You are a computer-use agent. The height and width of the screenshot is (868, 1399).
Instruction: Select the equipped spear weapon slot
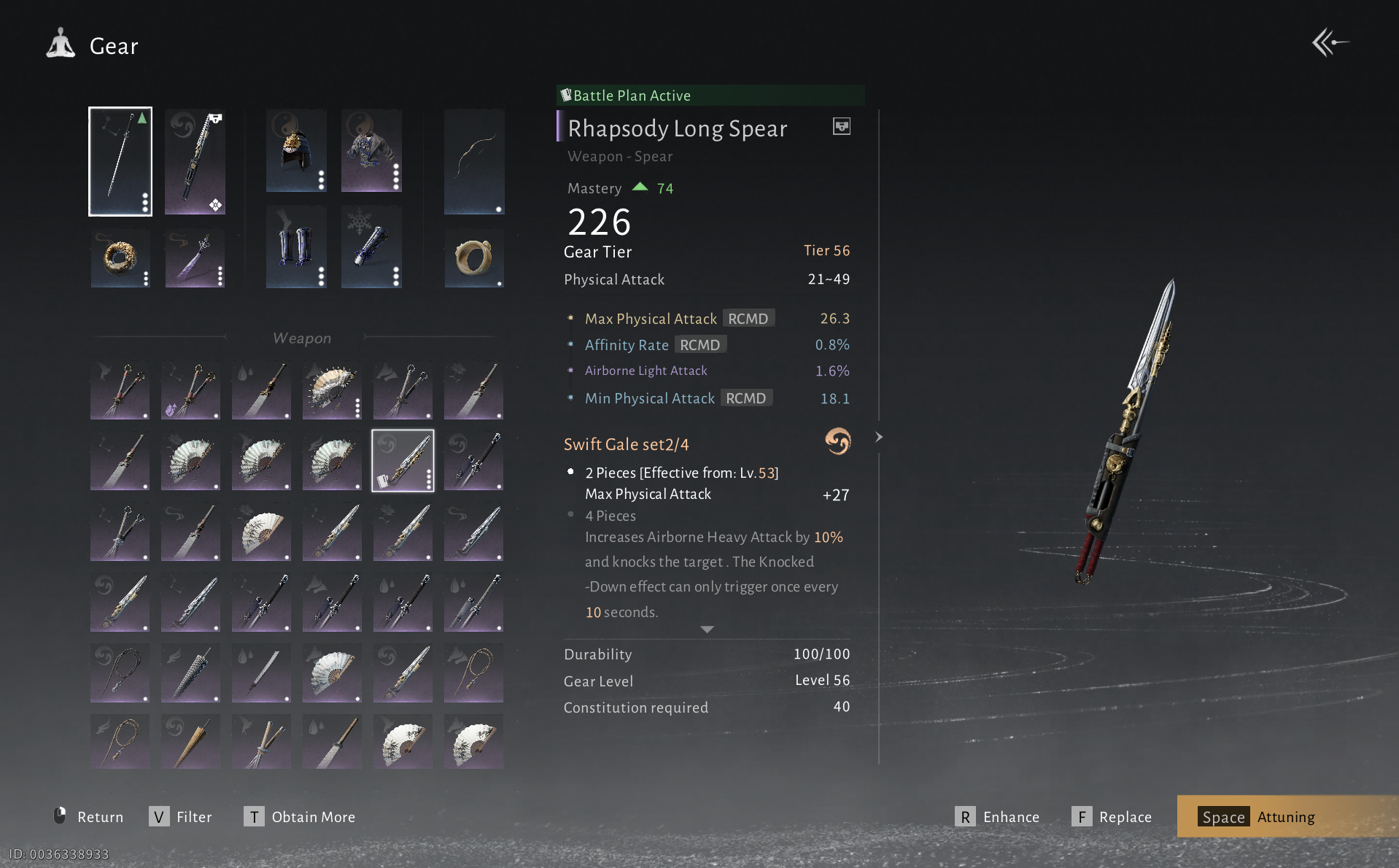[120, 161]
